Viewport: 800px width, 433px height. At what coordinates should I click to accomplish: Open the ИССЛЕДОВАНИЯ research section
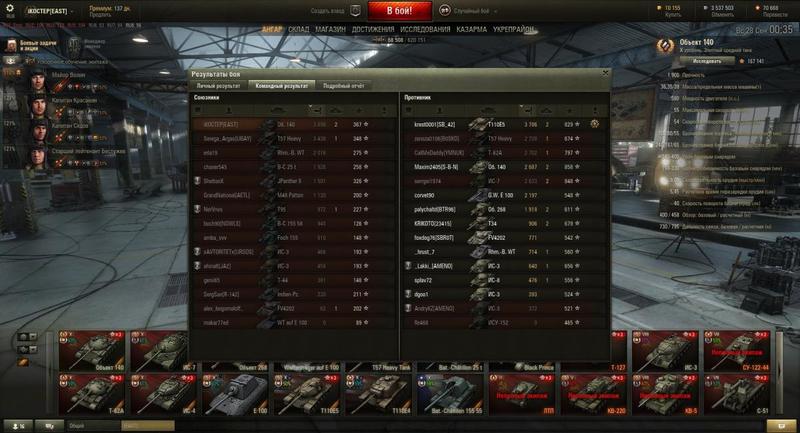[x=425, y=30]
